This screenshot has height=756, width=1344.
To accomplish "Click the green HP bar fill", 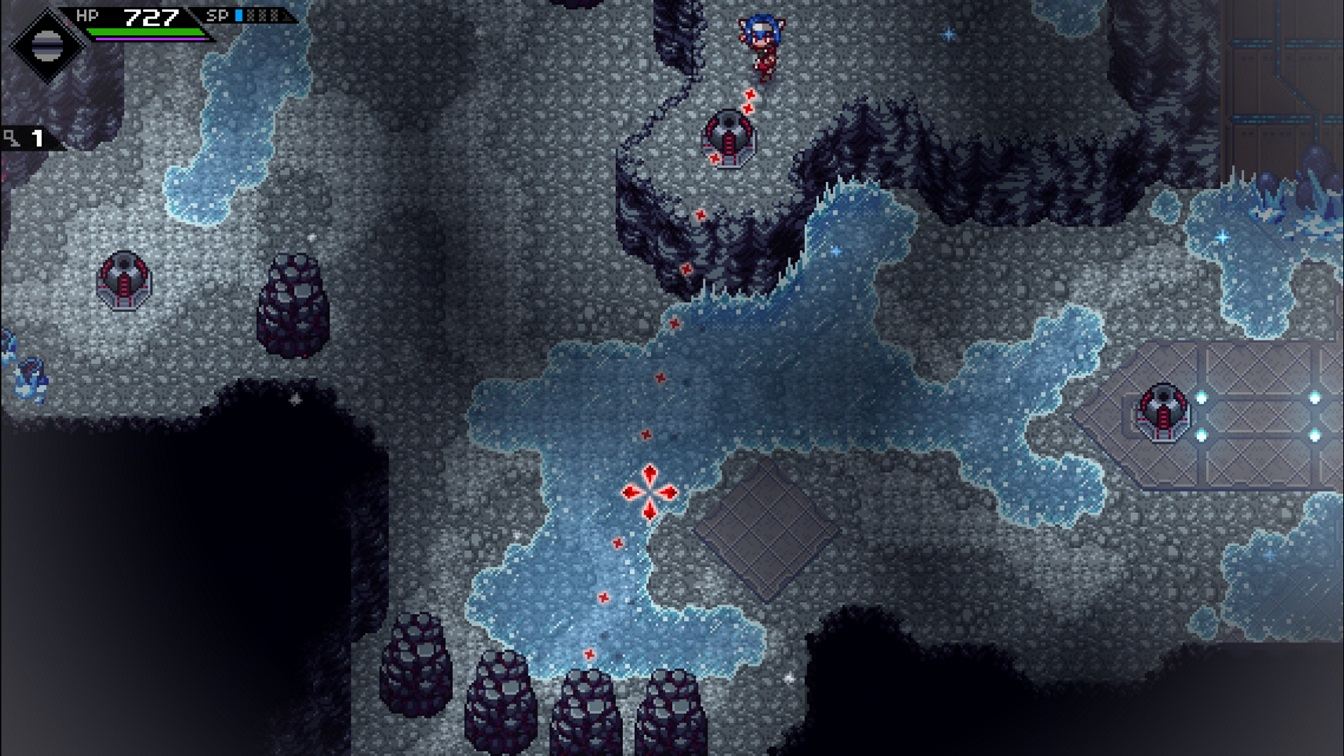I will tap(146, 31).
